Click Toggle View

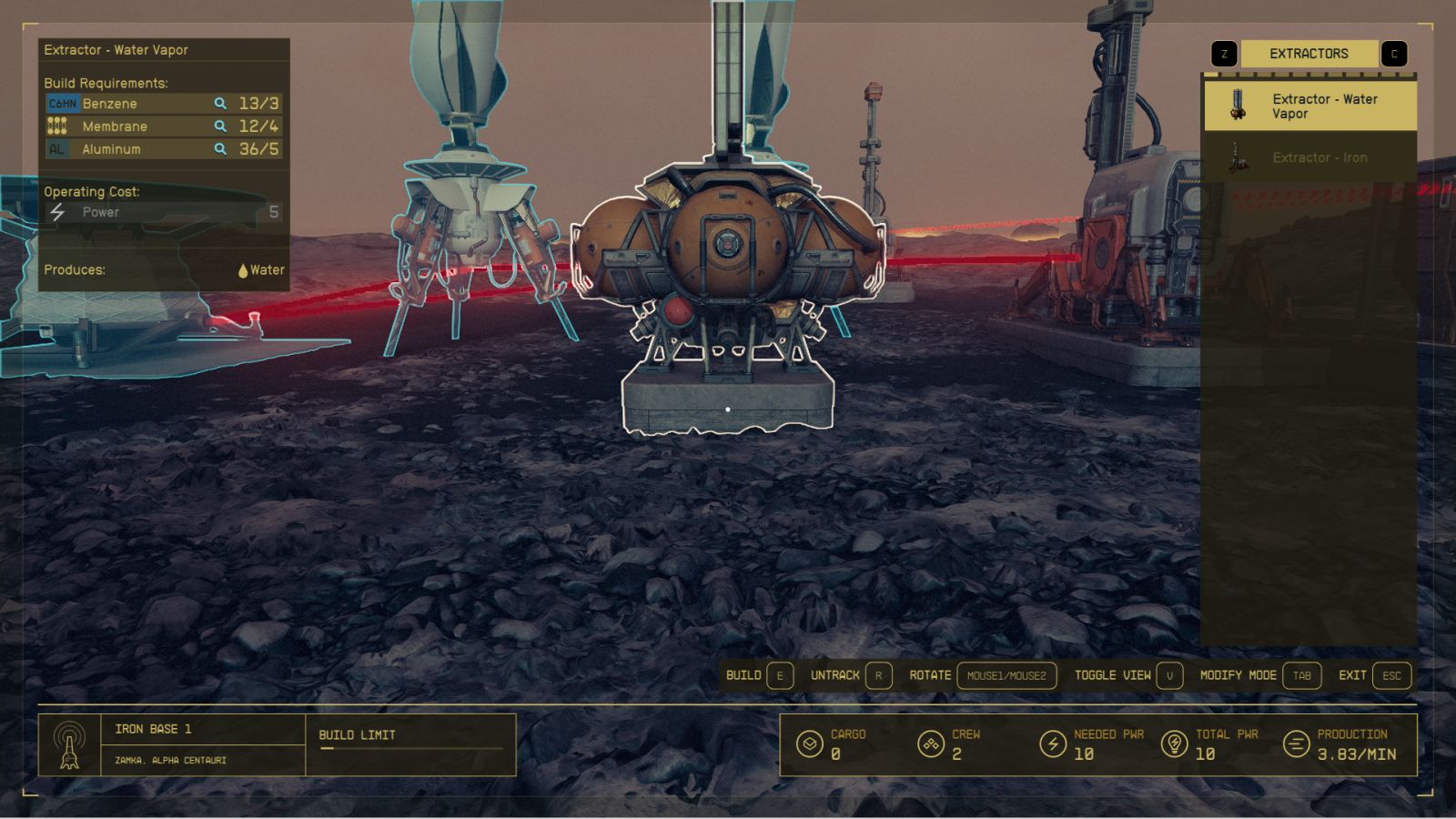point(1127,675)
